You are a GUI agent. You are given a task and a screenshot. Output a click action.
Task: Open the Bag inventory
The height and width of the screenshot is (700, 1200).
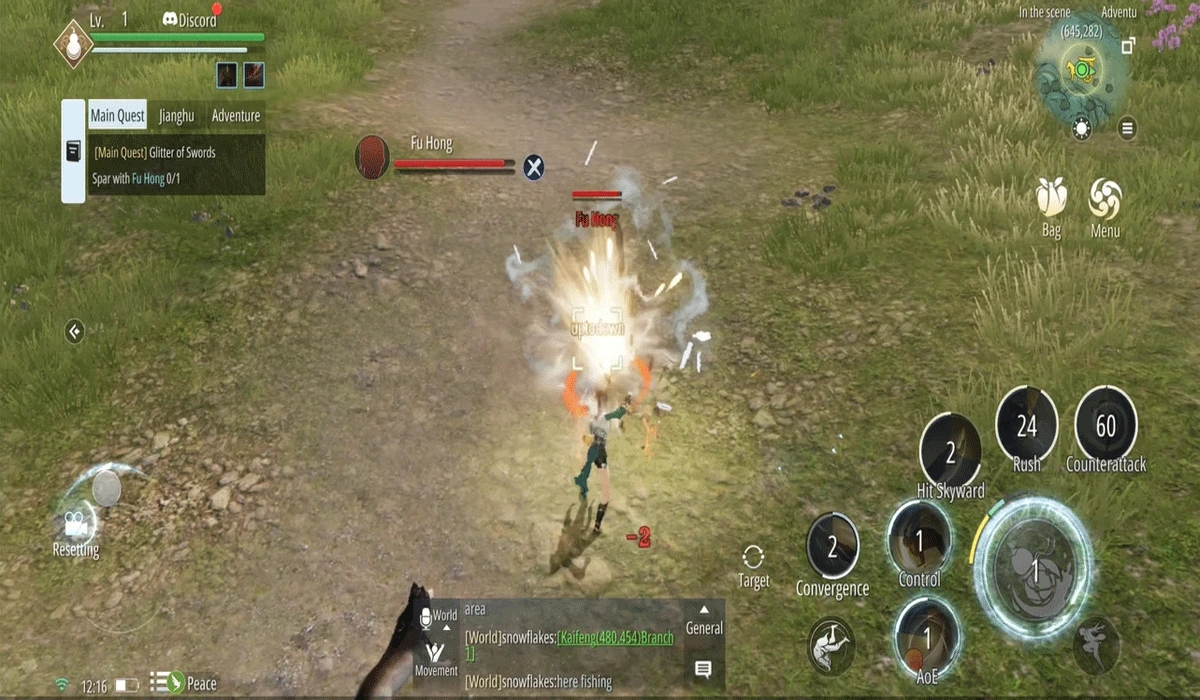tap(1051, 199)
